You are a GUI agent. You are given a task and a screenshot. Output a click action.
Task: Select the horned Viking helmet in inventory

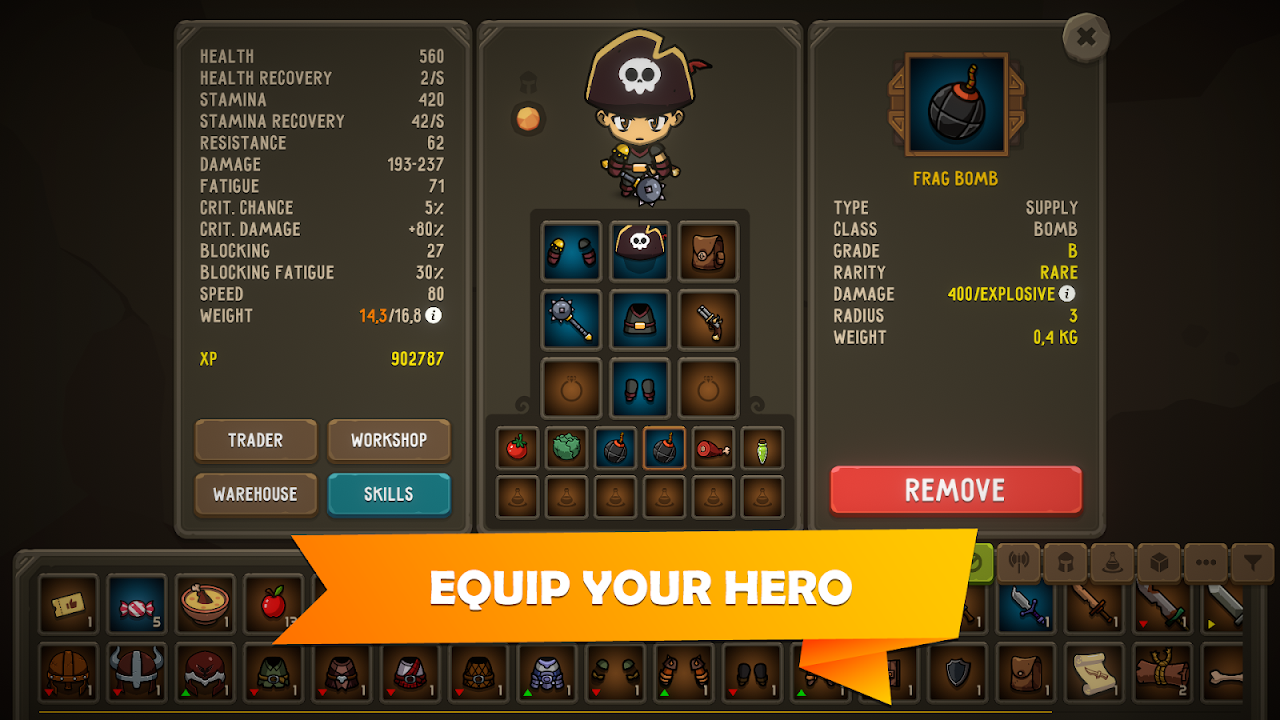[137, 671]
